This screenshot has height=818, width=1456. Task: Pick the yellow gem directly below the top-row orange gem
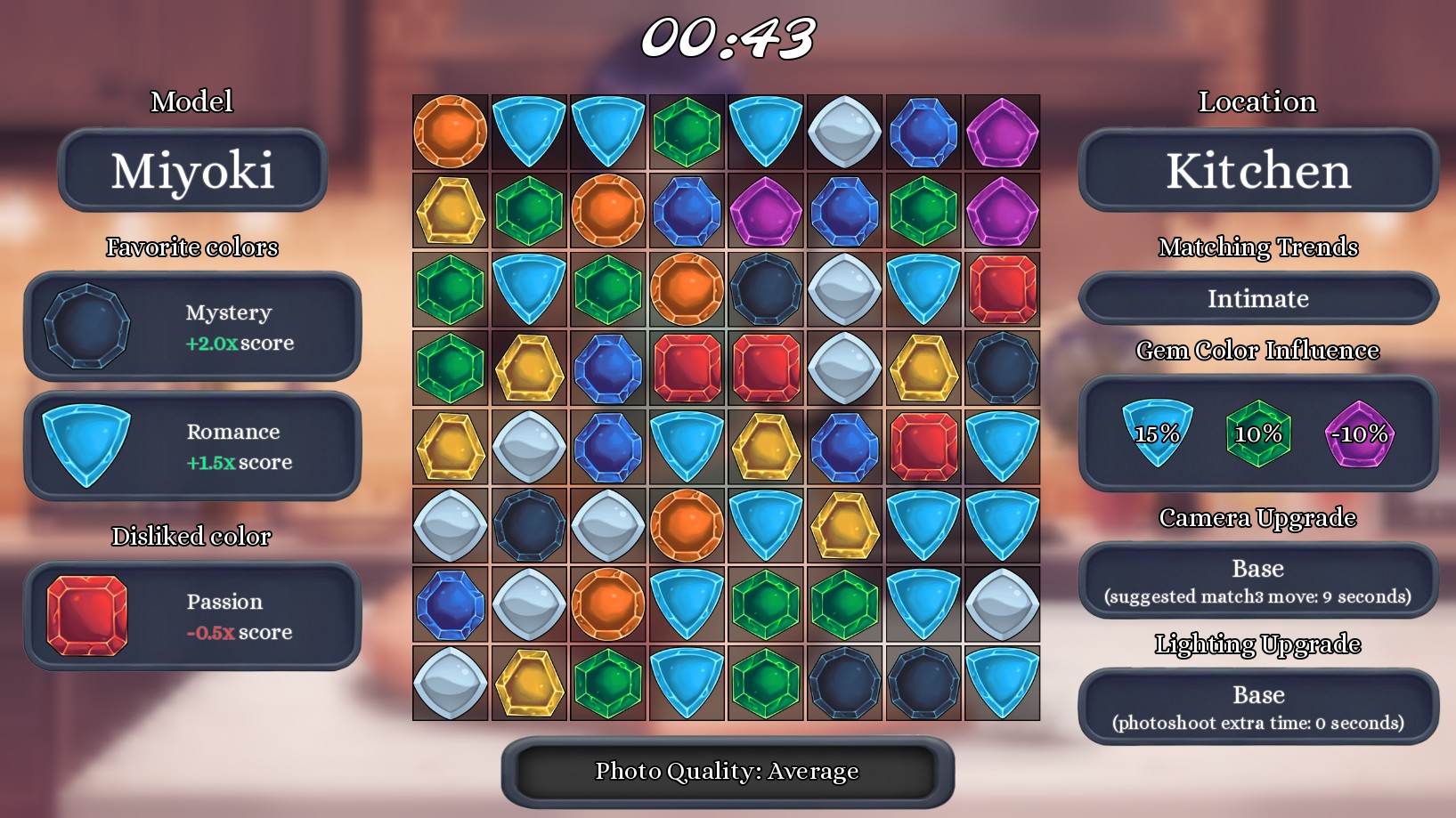click(451, 211)
